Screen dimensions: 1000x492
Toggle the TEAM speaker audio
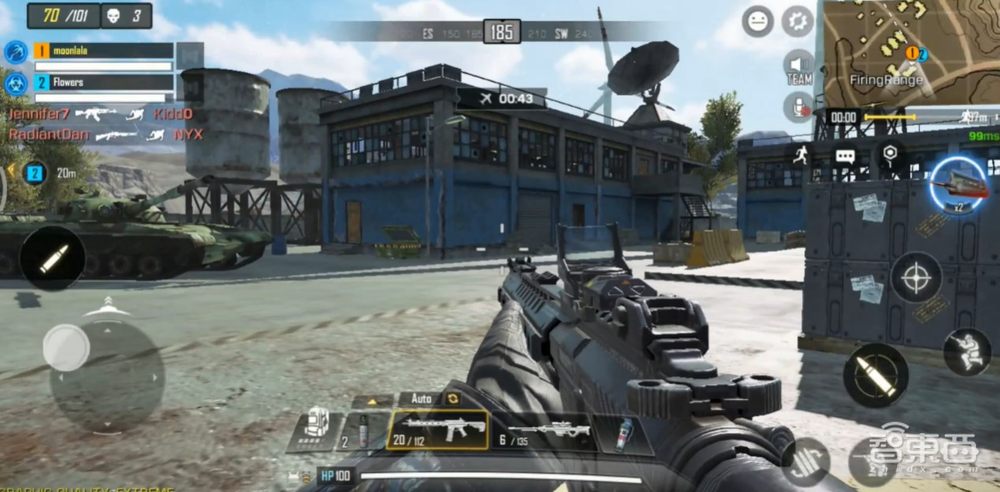tap(798, 66)
